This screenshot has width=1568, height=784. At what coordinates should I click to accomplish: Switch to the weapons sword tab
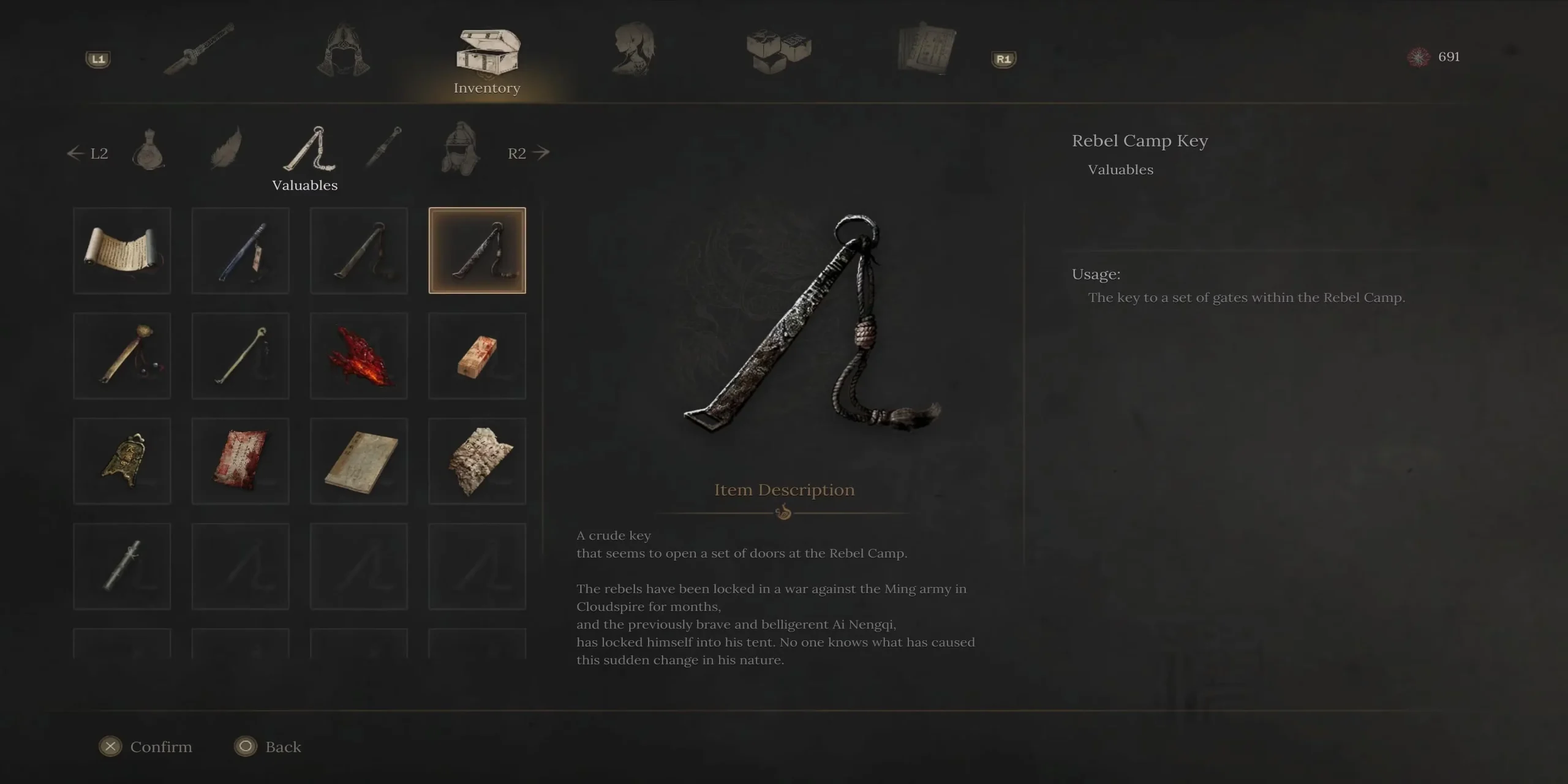(x=199, y=49)
